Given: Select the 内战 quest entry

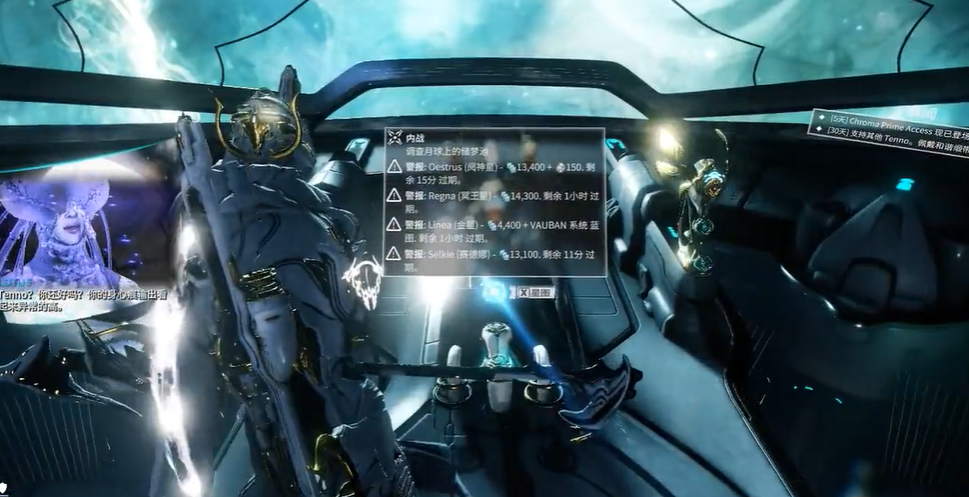Looking at the screenshot, I should click(415, 138).
